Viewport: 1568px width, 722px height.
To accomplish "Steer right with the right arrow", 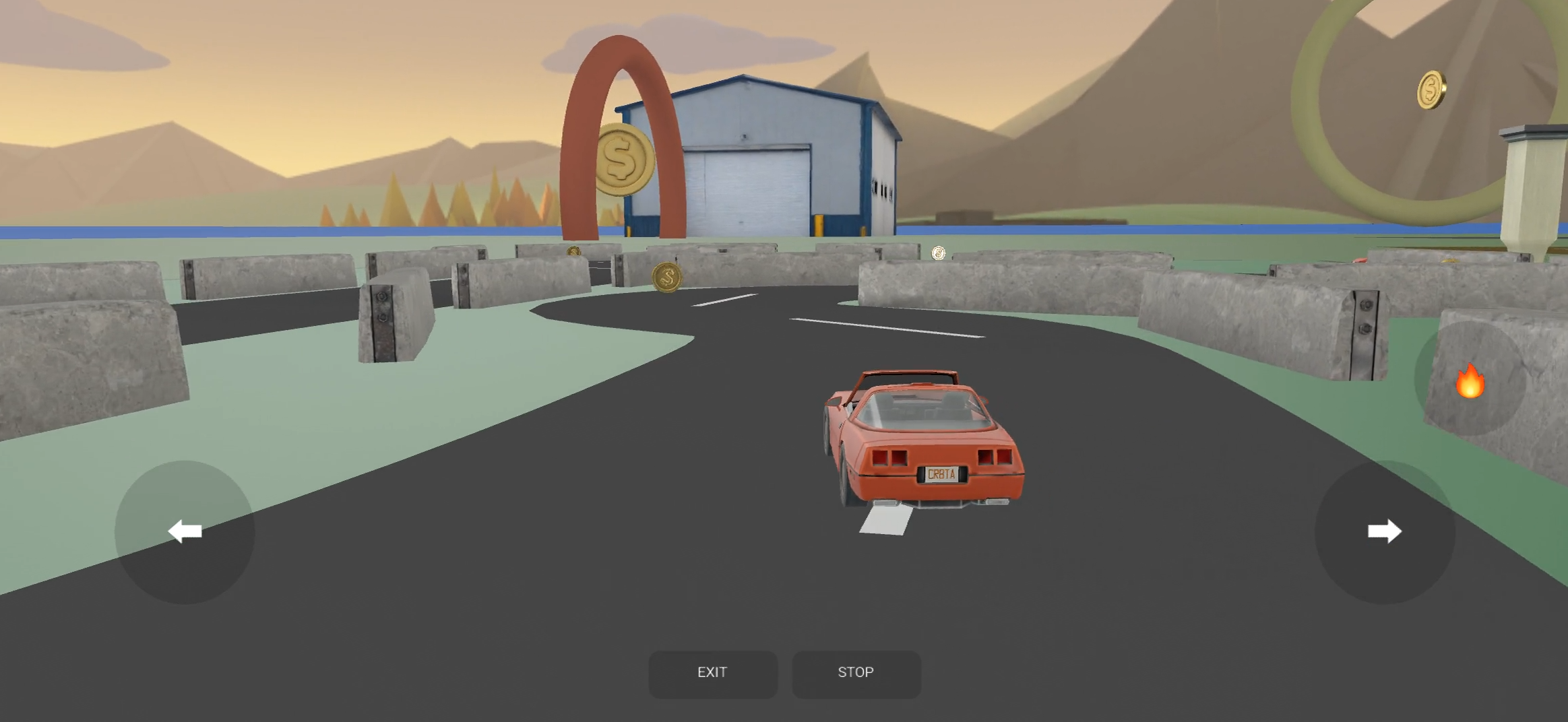I will (1385, 531).
